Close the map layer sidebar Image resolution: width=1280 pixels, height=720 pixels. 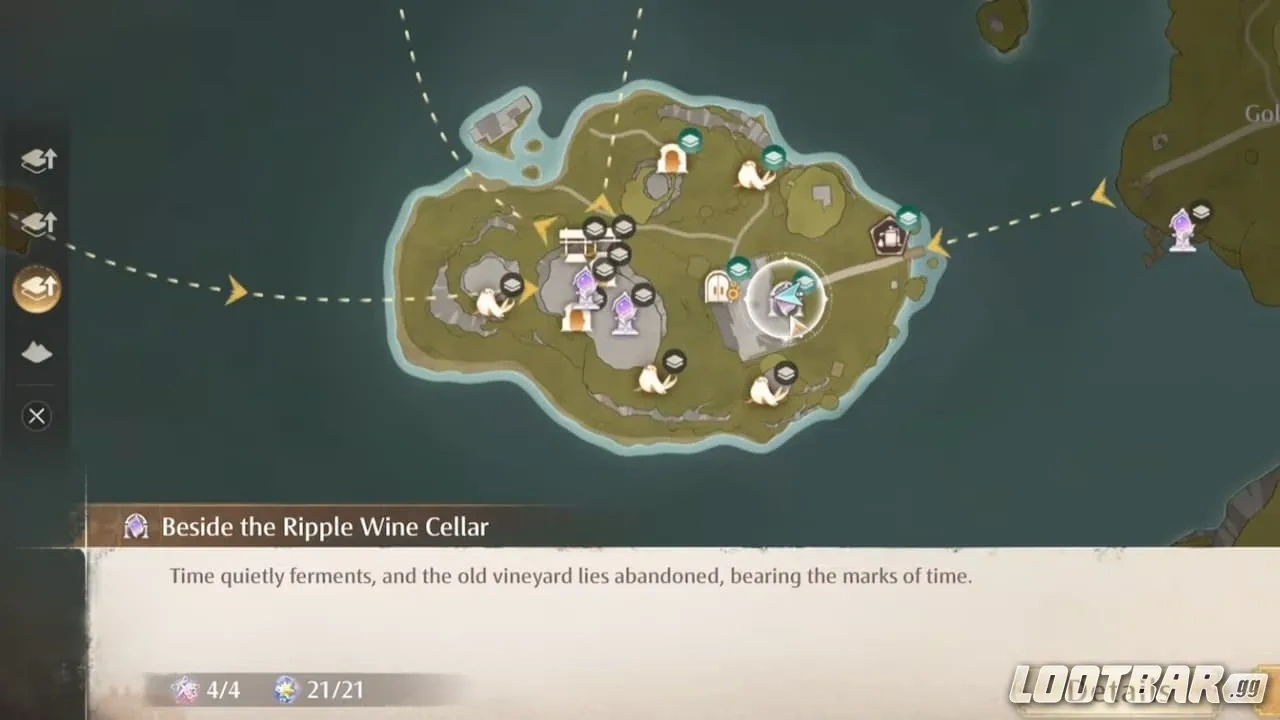[37, 416]
